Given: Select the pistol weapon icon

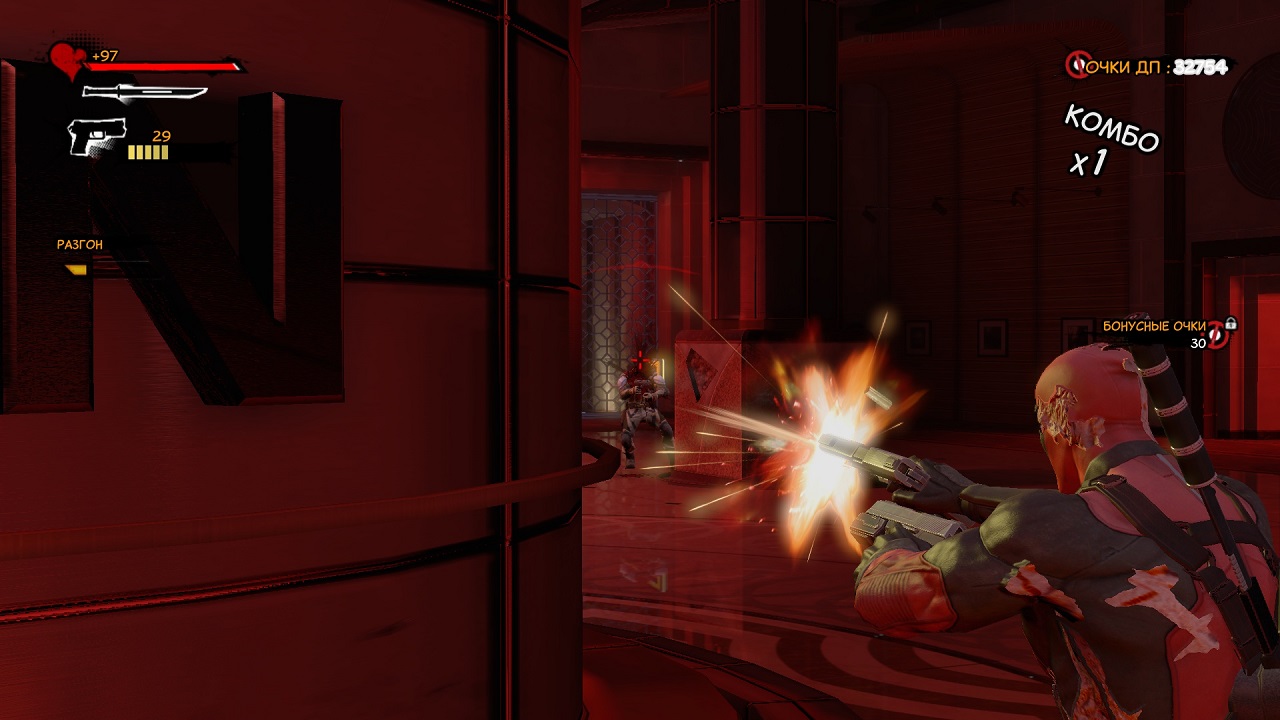Looking at the screenshot, I should pyautogui.click(x=96, y=136).
